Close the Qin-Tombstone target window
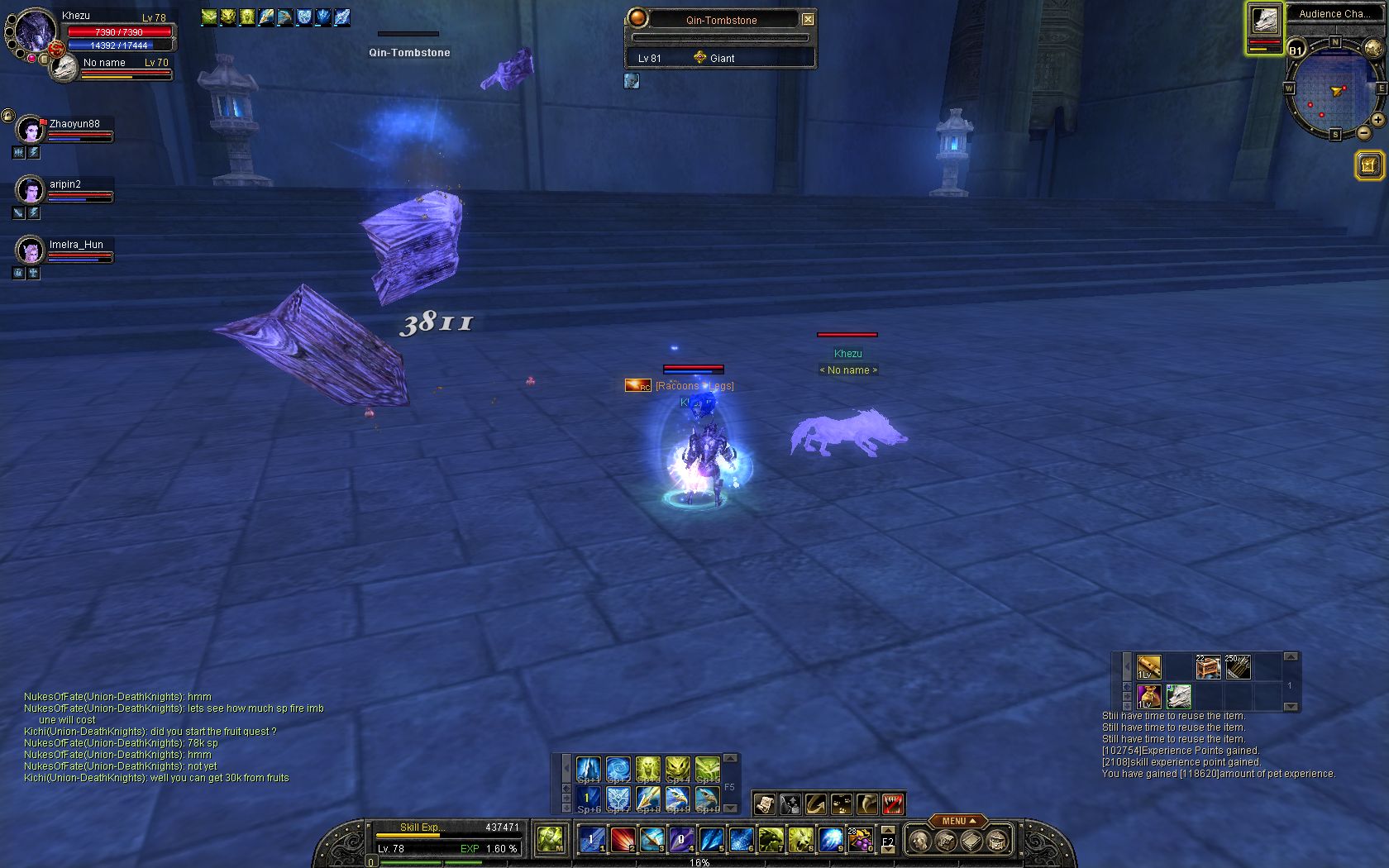The image size is (1389, 868). (x=808, y=19)
